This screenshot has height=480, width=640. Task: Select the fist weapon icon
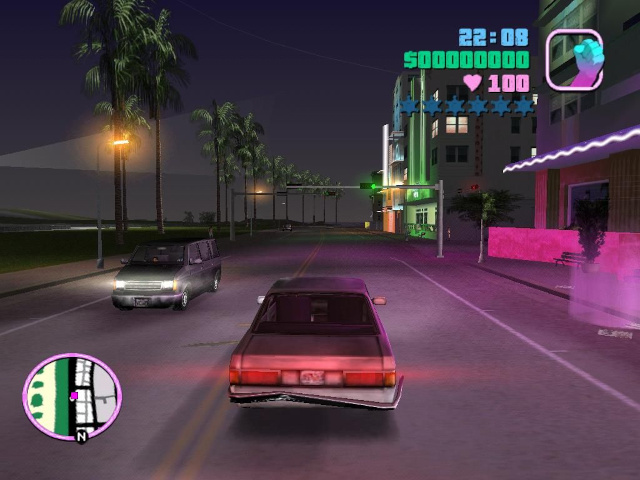coord(574,58)
